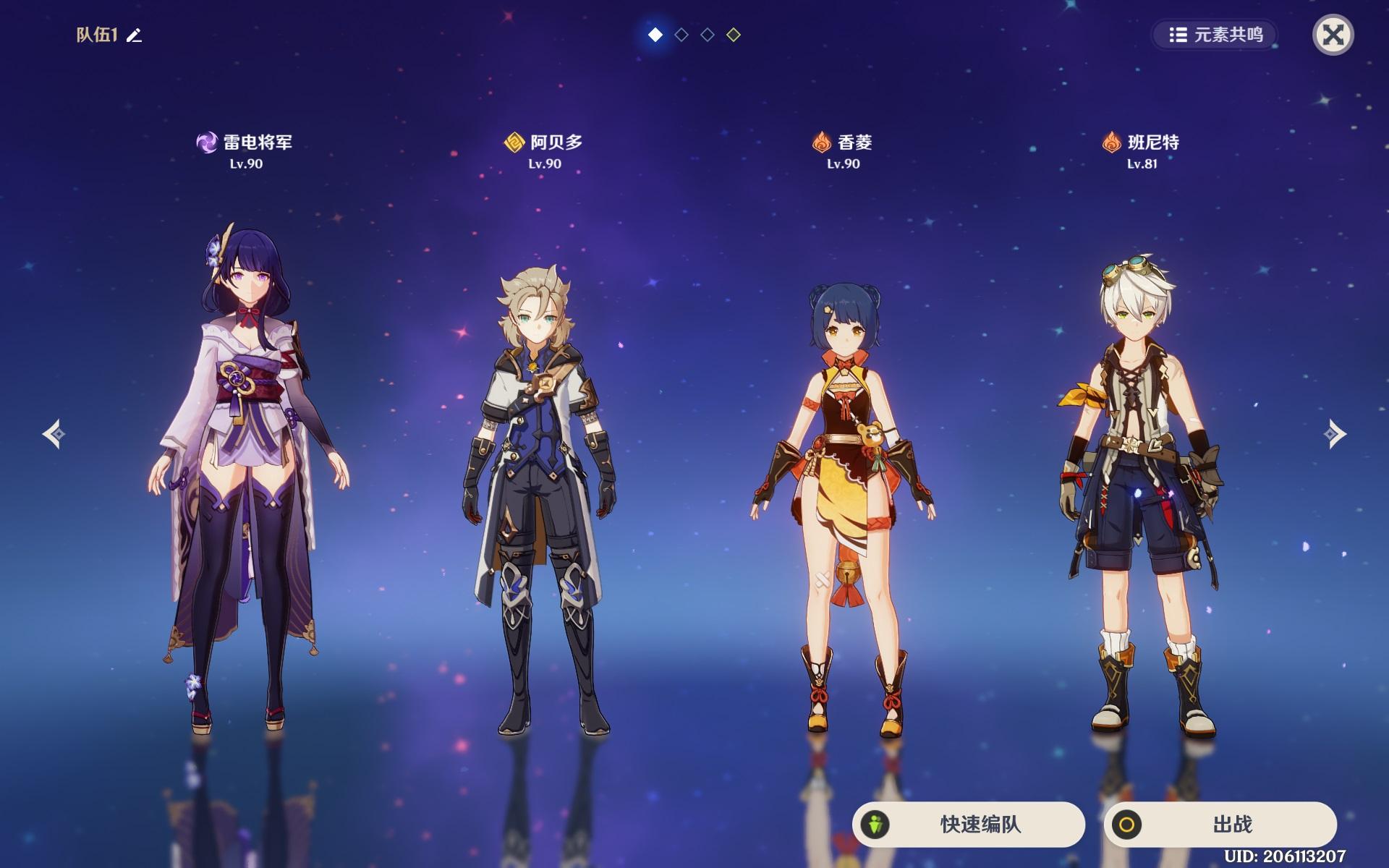Go to the previous team with the left arrow
This screenshot has height=868, width=1389.
tap(54, 434)
